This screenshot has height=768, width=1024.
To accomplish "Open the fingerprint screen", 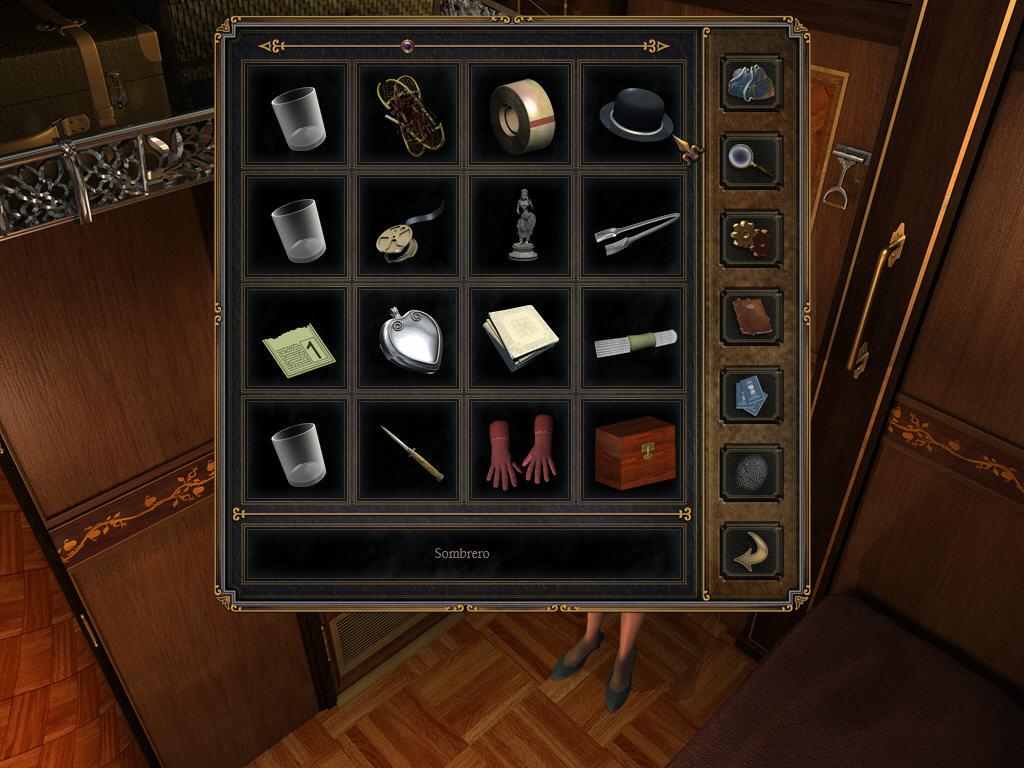I will click(751, 473).
